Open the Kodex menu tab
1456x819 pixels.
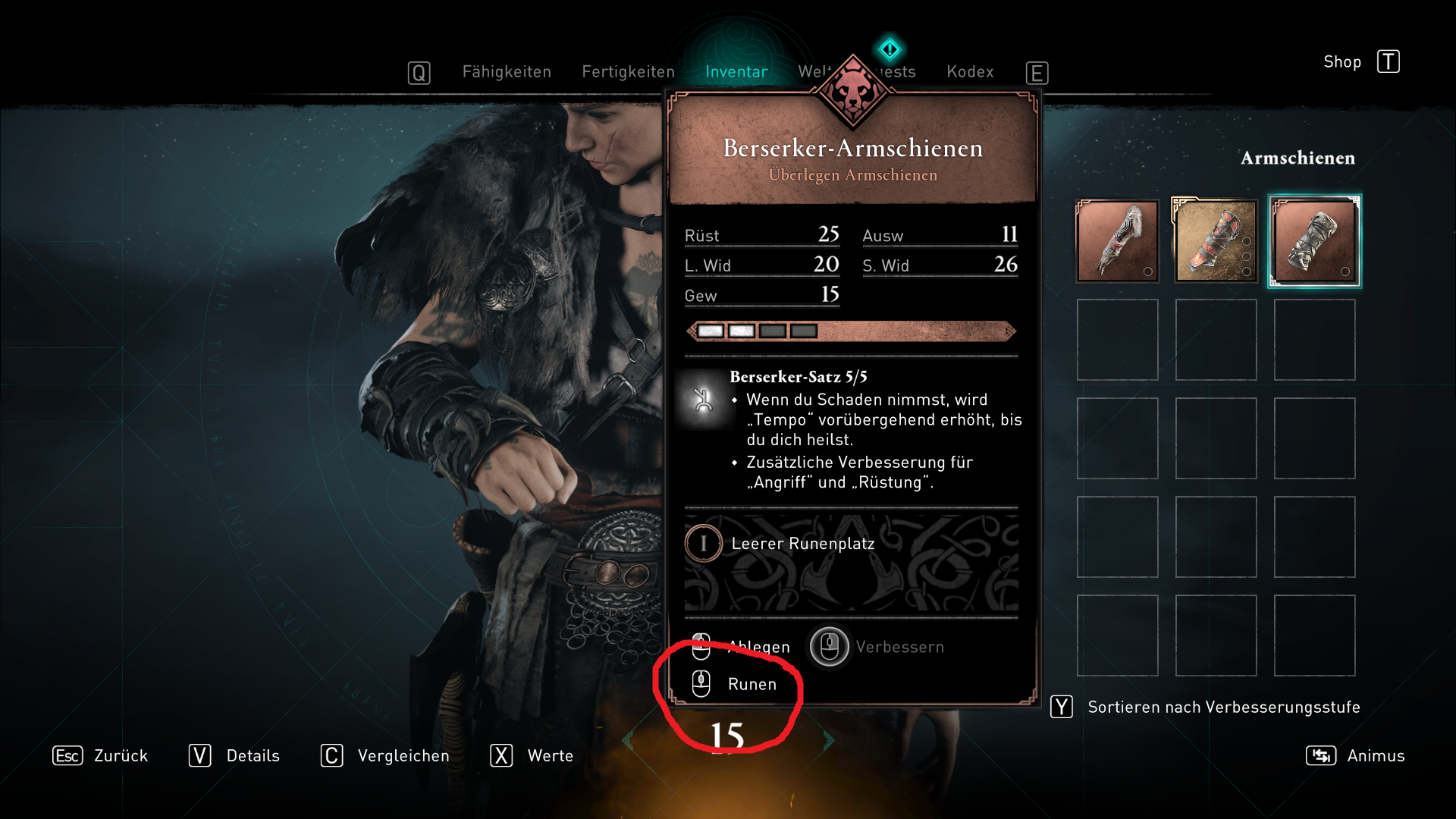coord(970,71)
